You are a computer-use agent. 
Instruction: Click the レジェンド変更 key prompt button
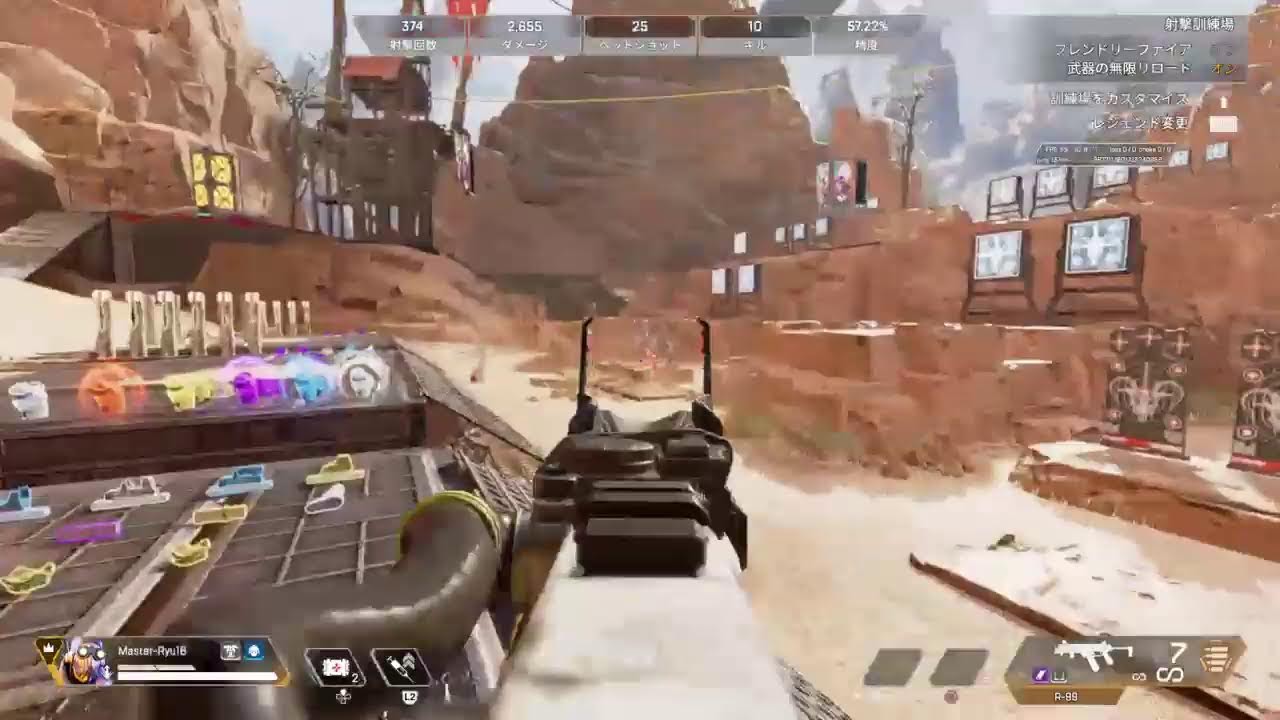tap(1224, 122)
